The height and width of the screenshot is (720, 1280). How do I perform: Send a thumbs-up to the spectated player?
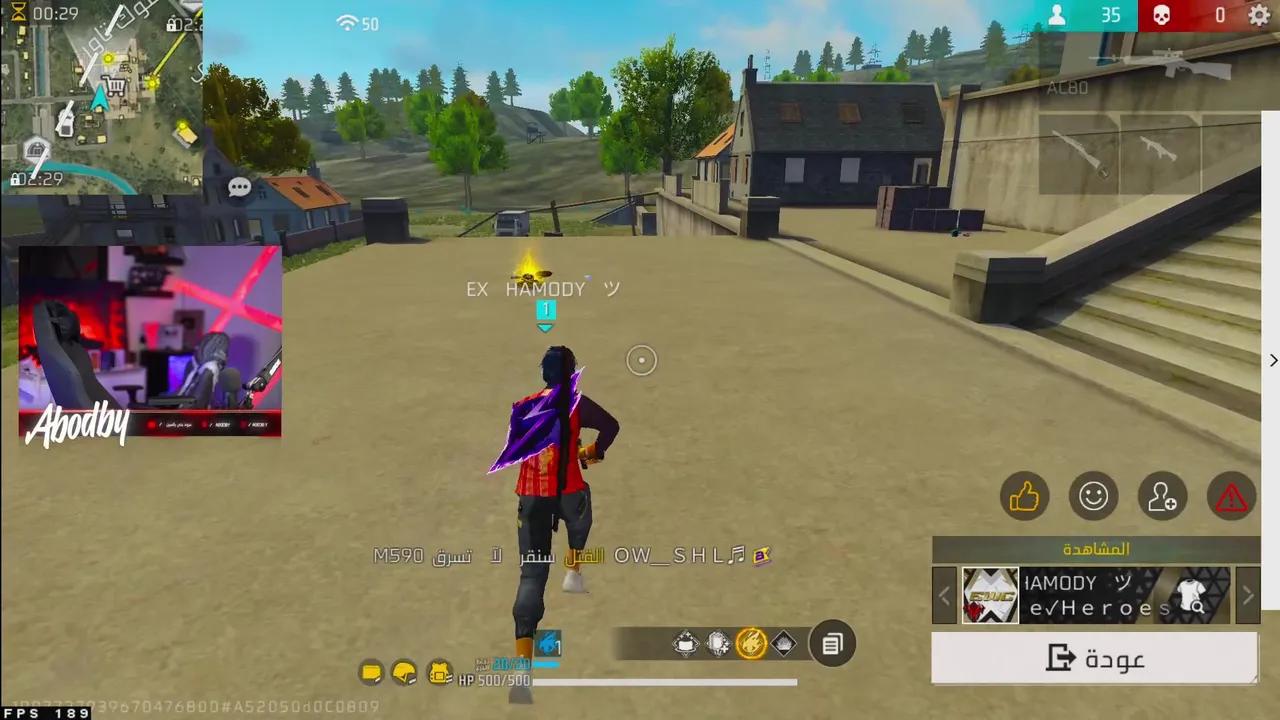pyautogui.click(x=1025, y=497)
